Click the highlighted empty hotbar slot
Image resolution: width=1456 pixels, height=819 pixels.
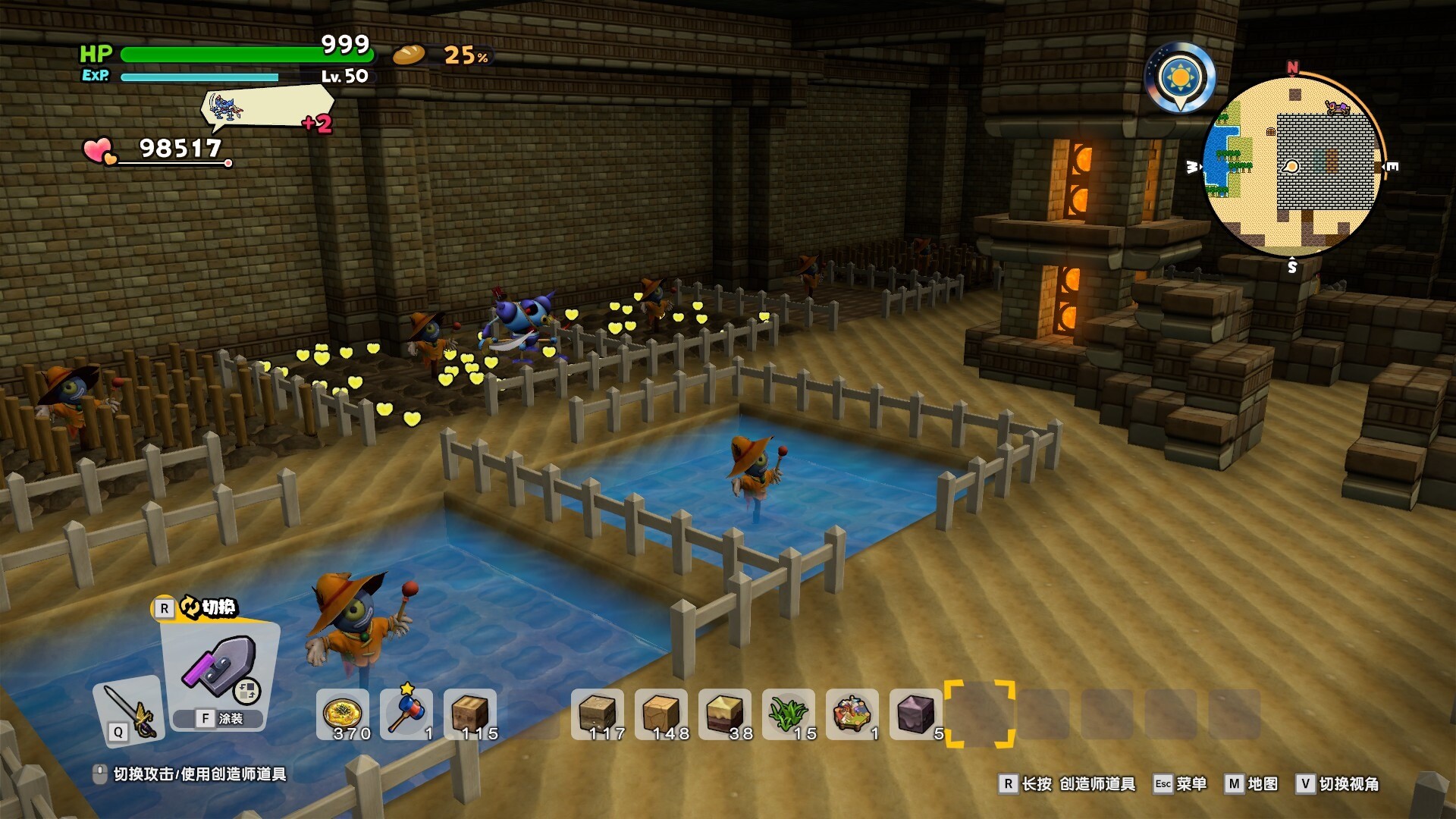(979, 714)
